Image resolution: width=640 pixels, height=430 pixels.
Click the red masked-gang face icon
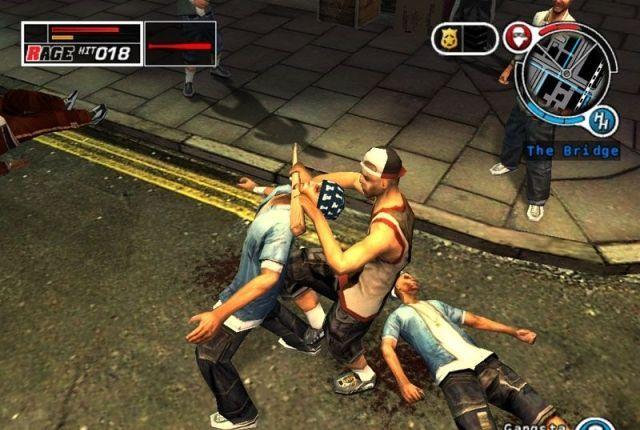point(516,38)
